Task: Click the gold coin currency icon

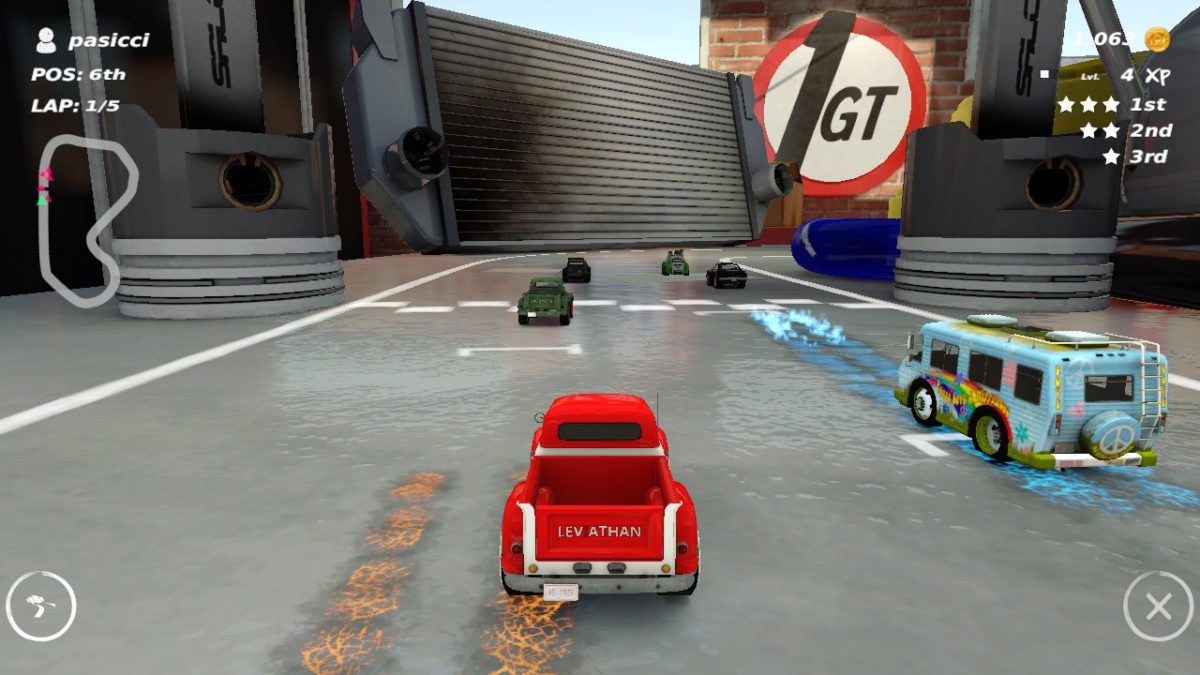Action: click(1157, 39)
